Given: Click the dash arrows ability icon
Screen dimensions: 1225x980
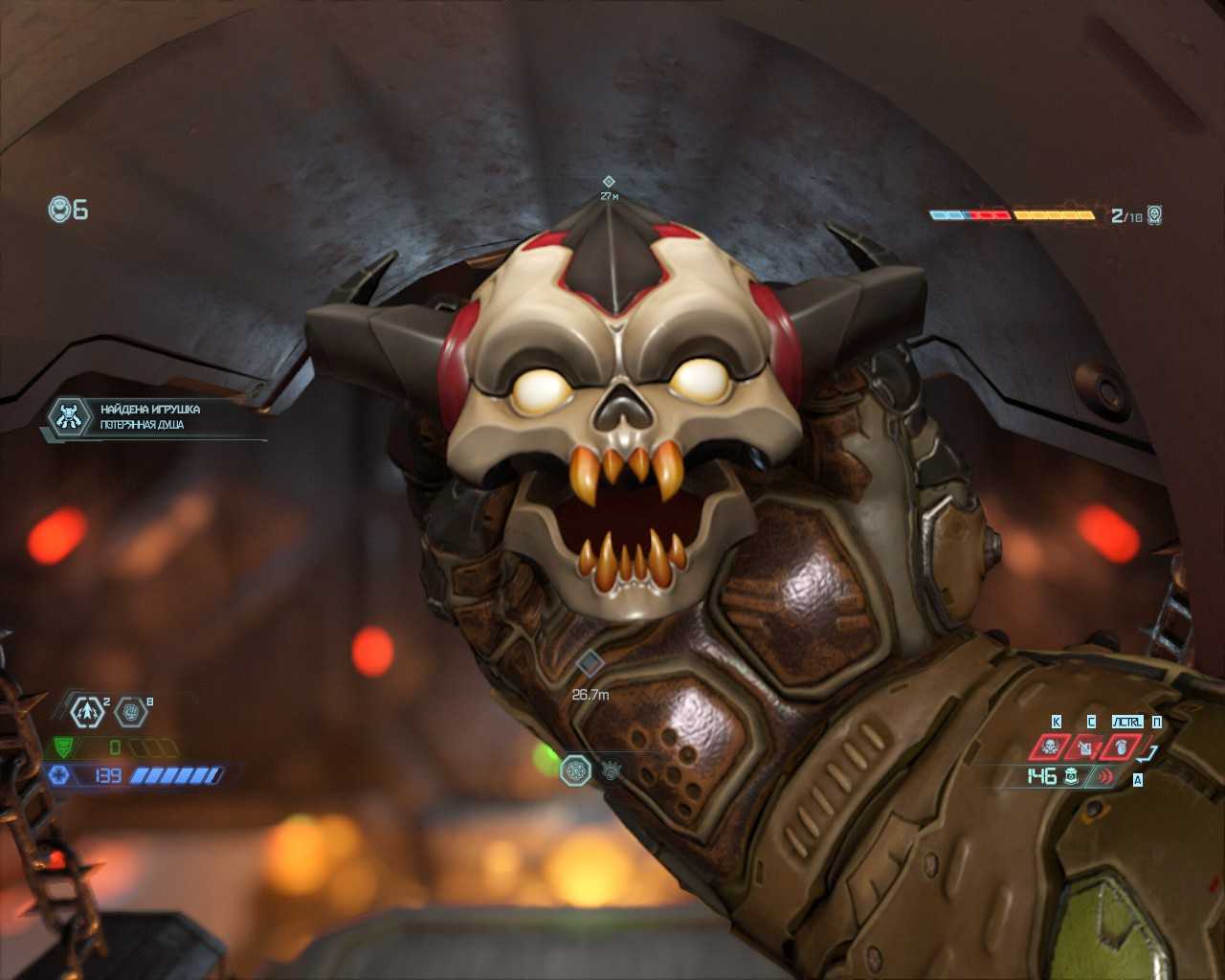Looking at the screenshot, I should click(88, 711).
